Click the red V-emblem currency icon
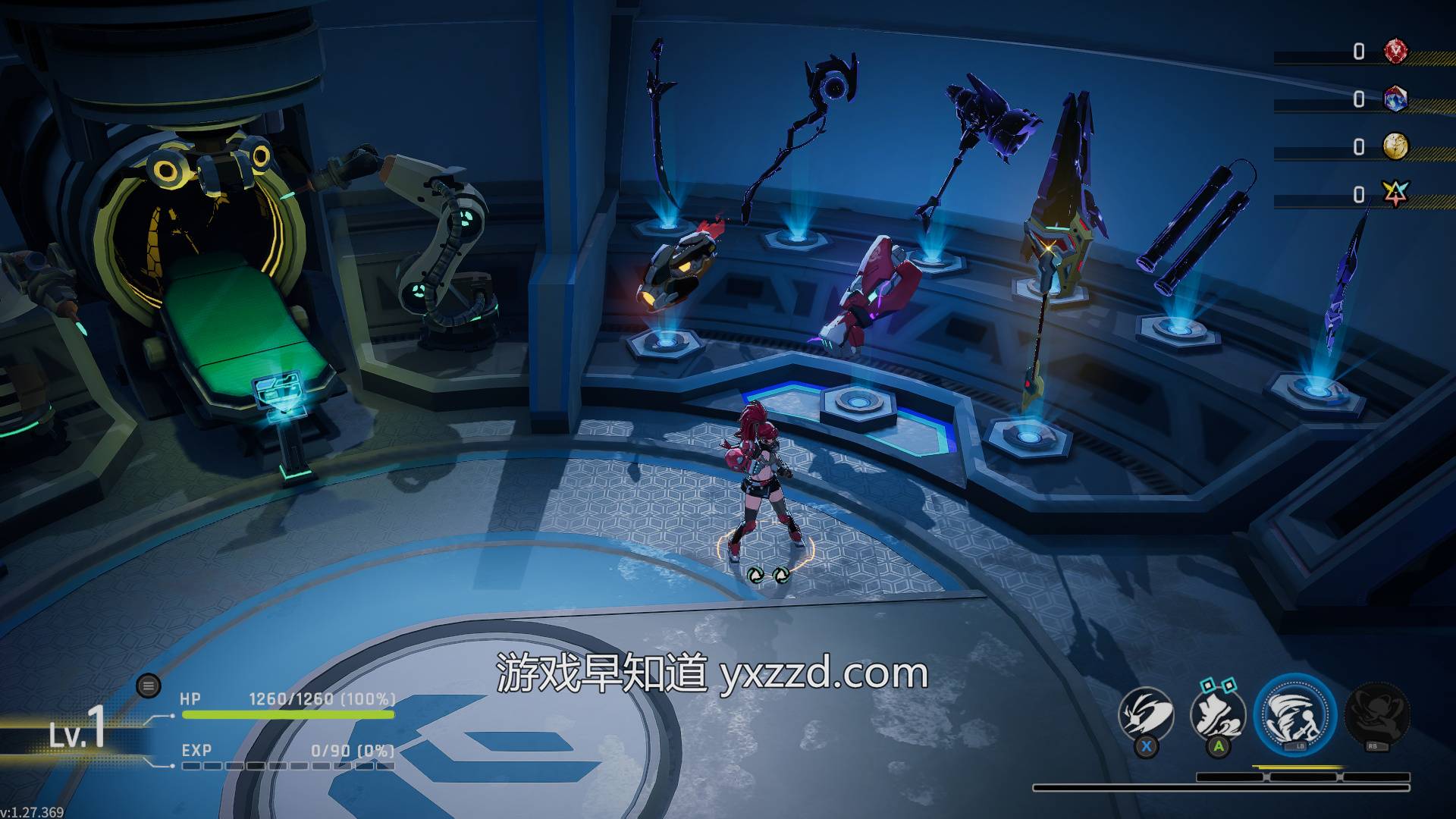1456x819 pixels. pyautogui.click(x=1395, y=52)
